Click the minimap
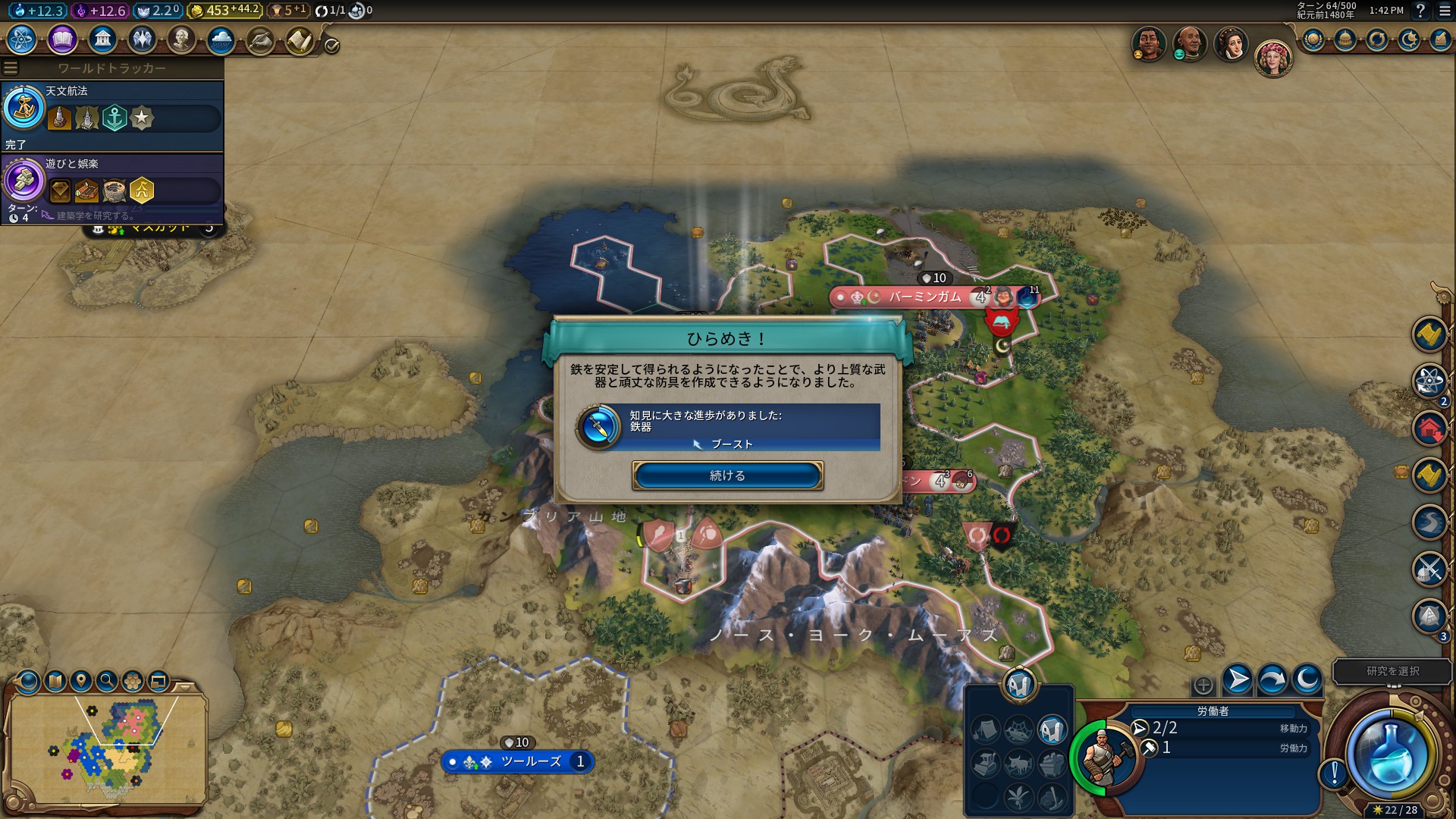Viewport: 1456px width, 819px height. click(108, 747)
